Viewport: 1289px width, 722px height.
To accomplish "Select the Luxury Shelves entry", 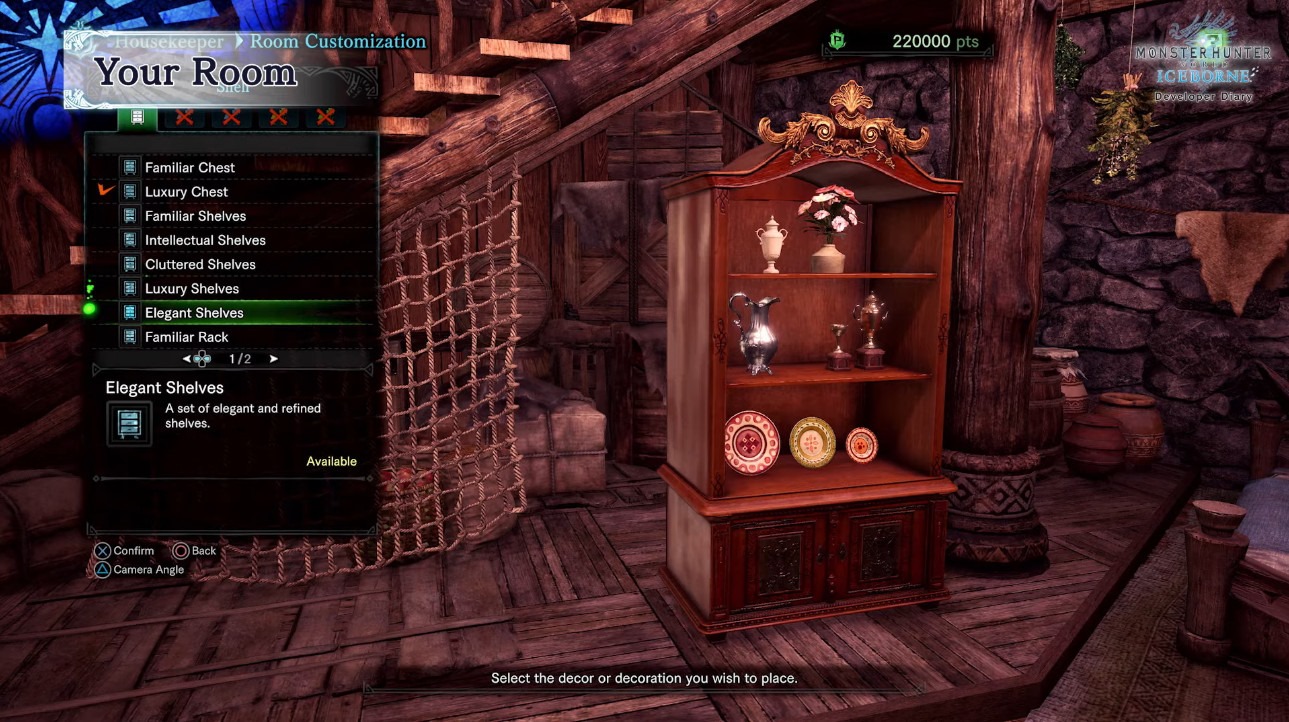I will (x=192, y=288).
